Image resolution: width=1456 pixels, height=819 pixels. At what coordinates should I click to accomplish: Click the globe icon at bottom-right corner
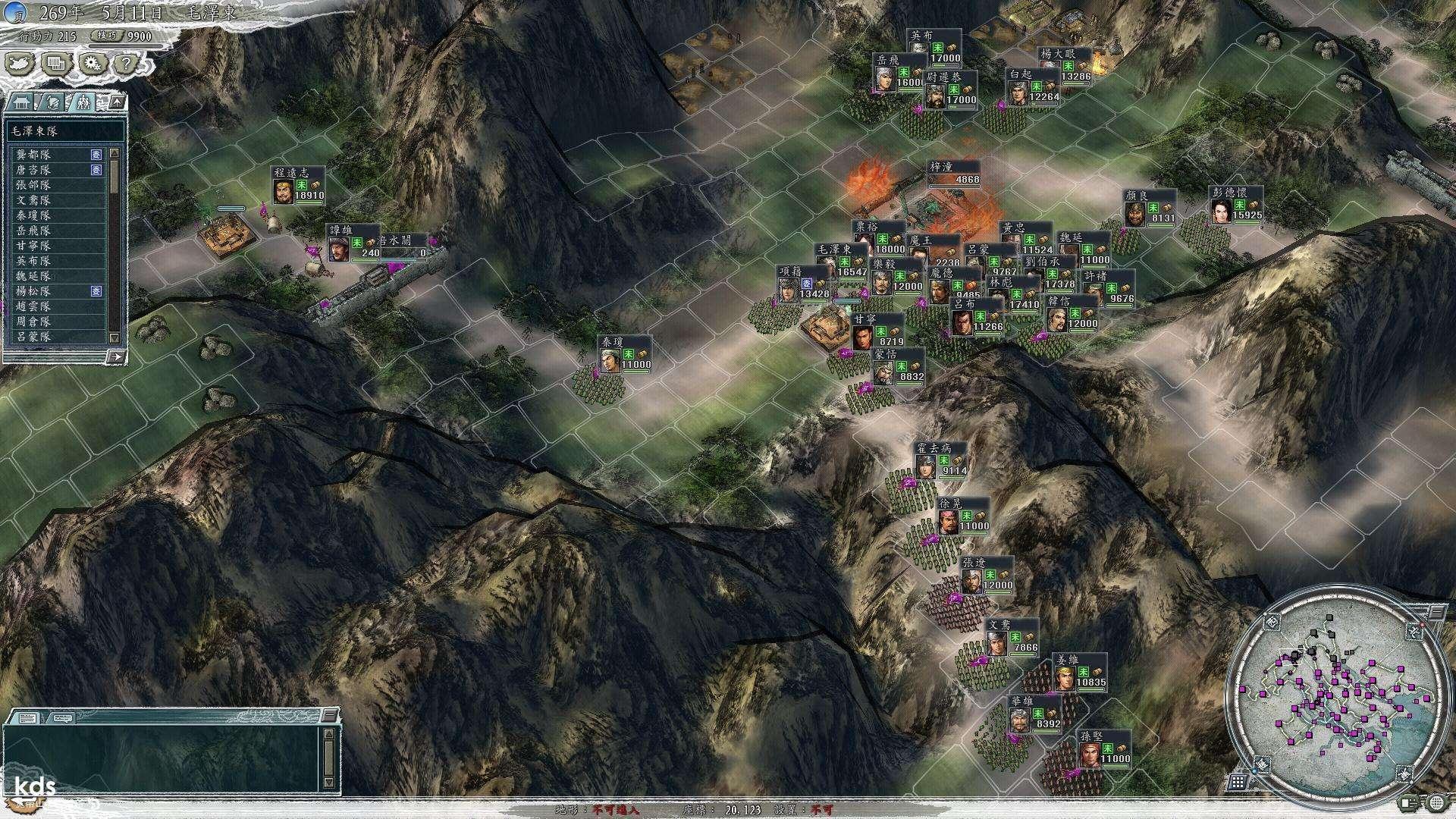1437,804
